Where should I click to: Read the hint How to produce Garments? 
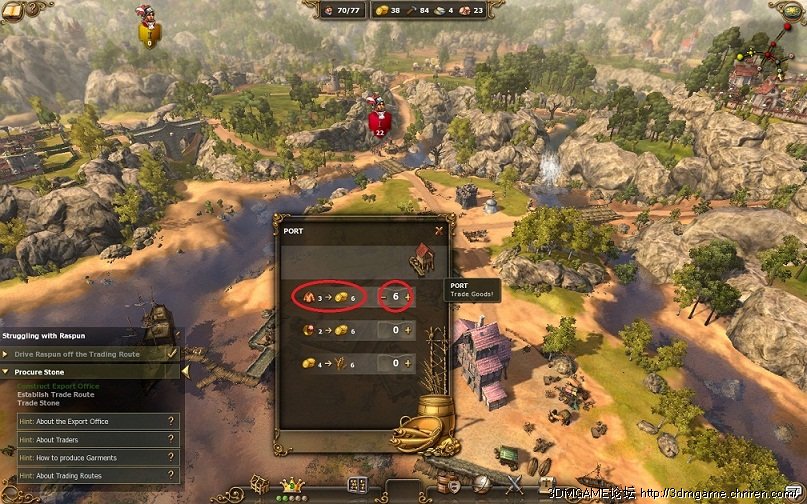91,457
